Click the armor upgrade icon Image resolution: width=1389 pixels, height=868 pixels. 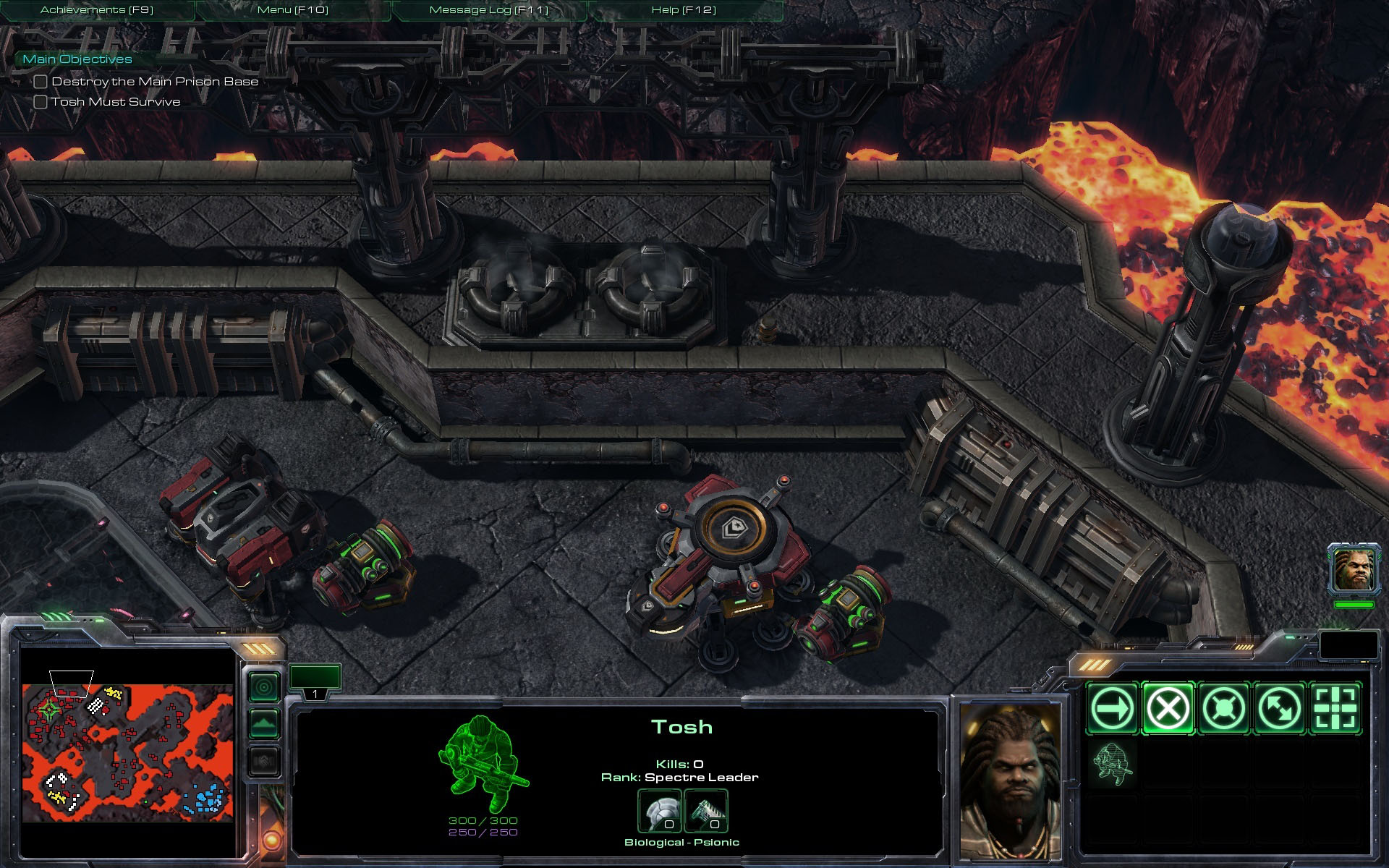pyautogui.click(x=660, y=811)
